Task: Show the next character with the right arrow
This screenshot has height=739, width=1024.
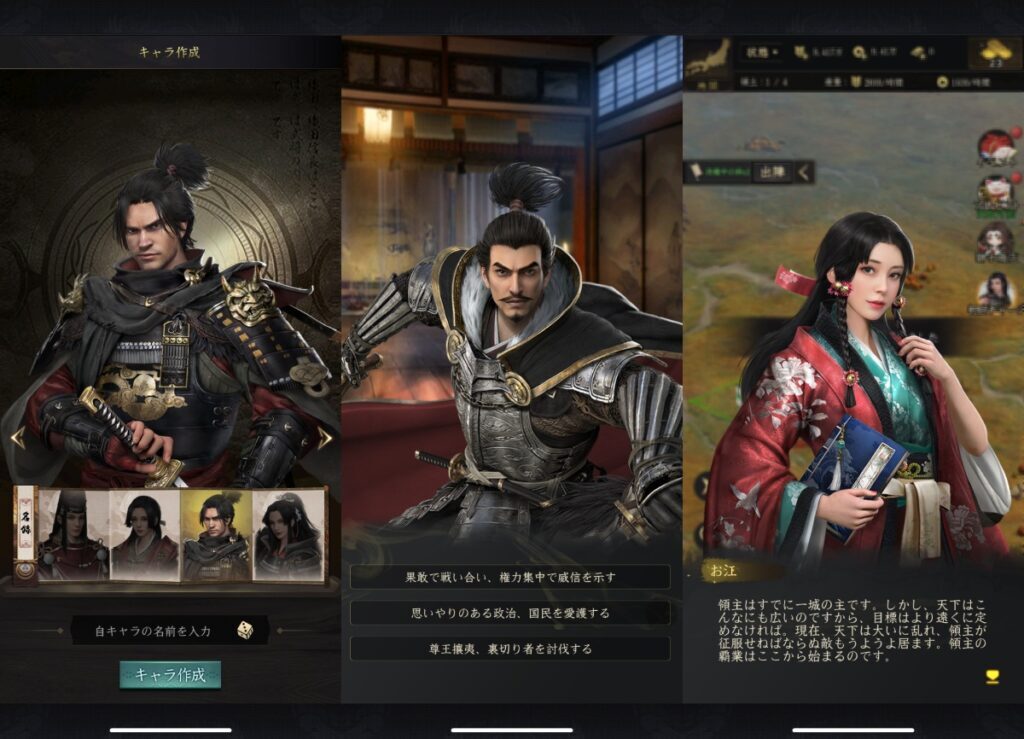Action: tap(324, 437)
